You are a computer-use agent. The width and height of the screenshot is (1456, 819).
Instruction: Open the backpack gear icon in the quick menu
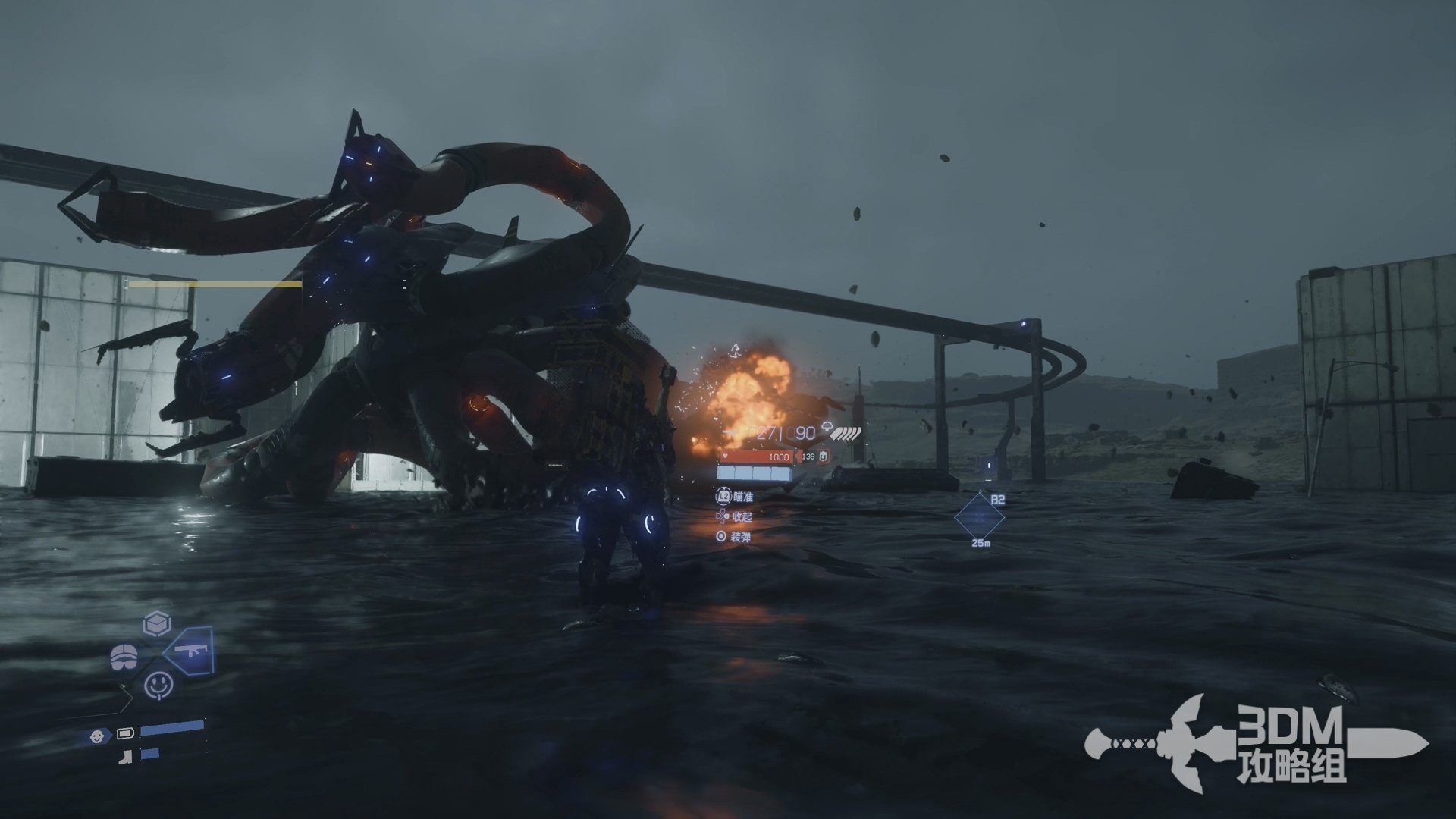[124, 656]
